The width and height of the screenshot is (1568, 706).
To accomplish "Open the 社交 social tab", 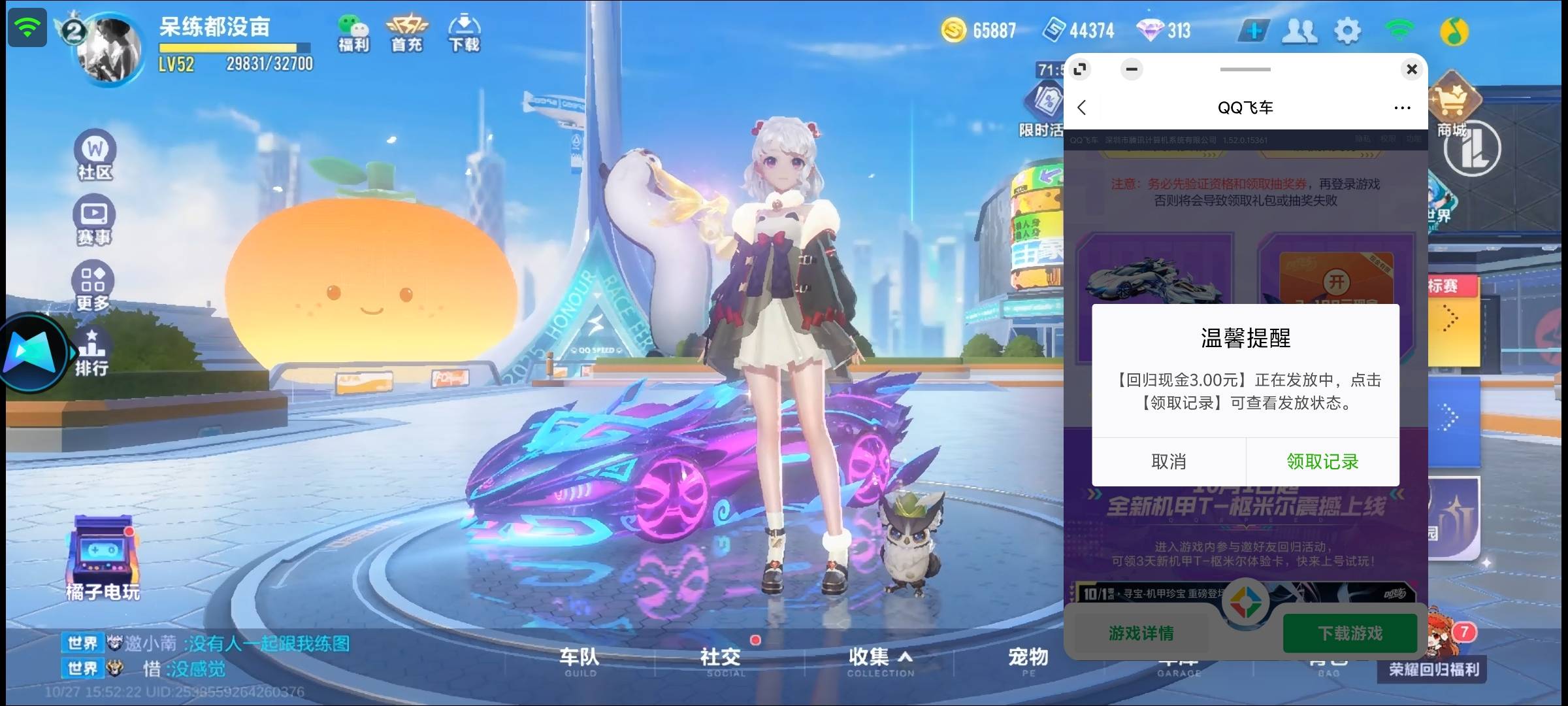I will click(720, 660).
